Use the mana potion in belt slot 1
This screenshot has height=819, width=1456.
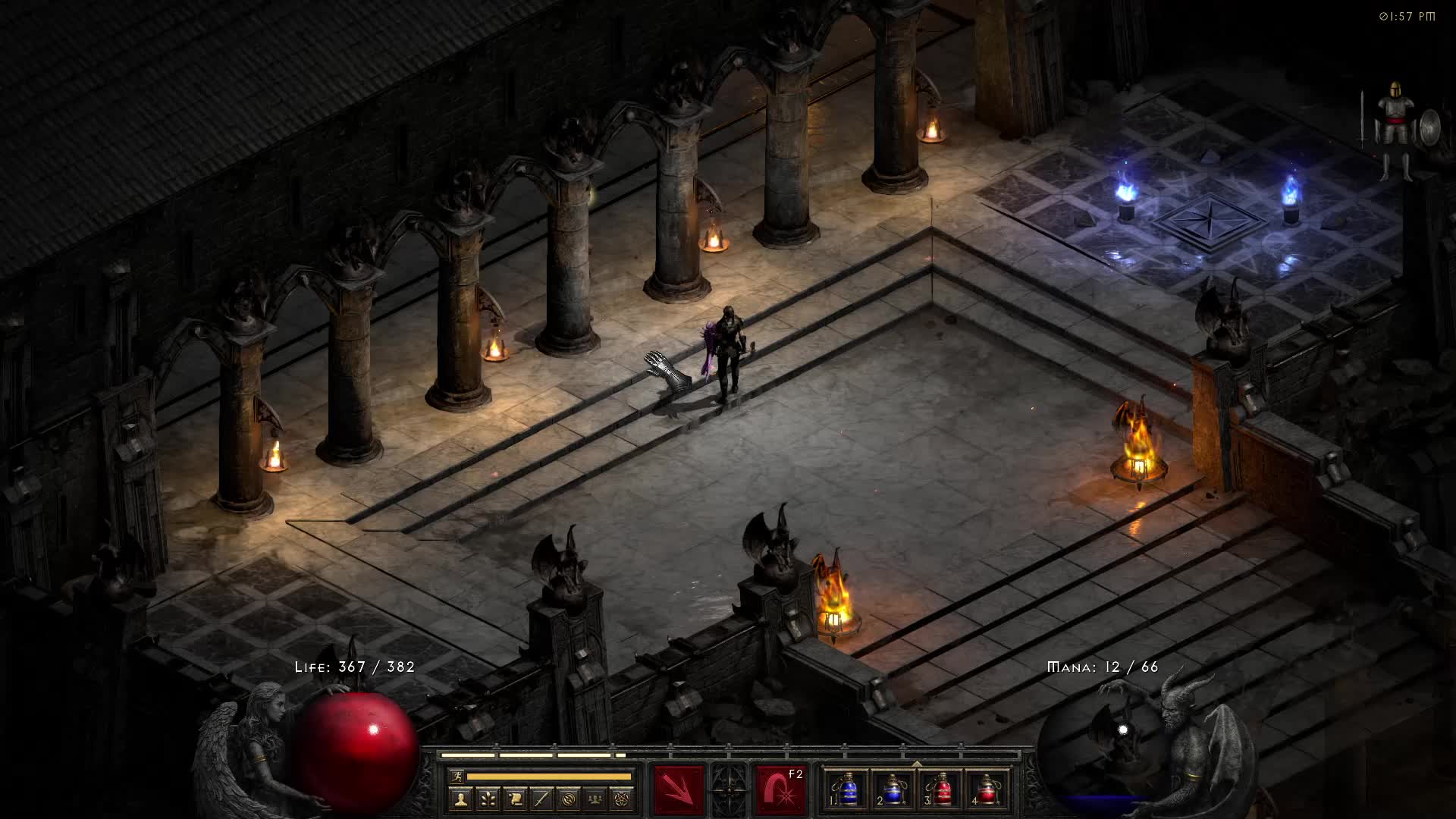tap(848, 790)
